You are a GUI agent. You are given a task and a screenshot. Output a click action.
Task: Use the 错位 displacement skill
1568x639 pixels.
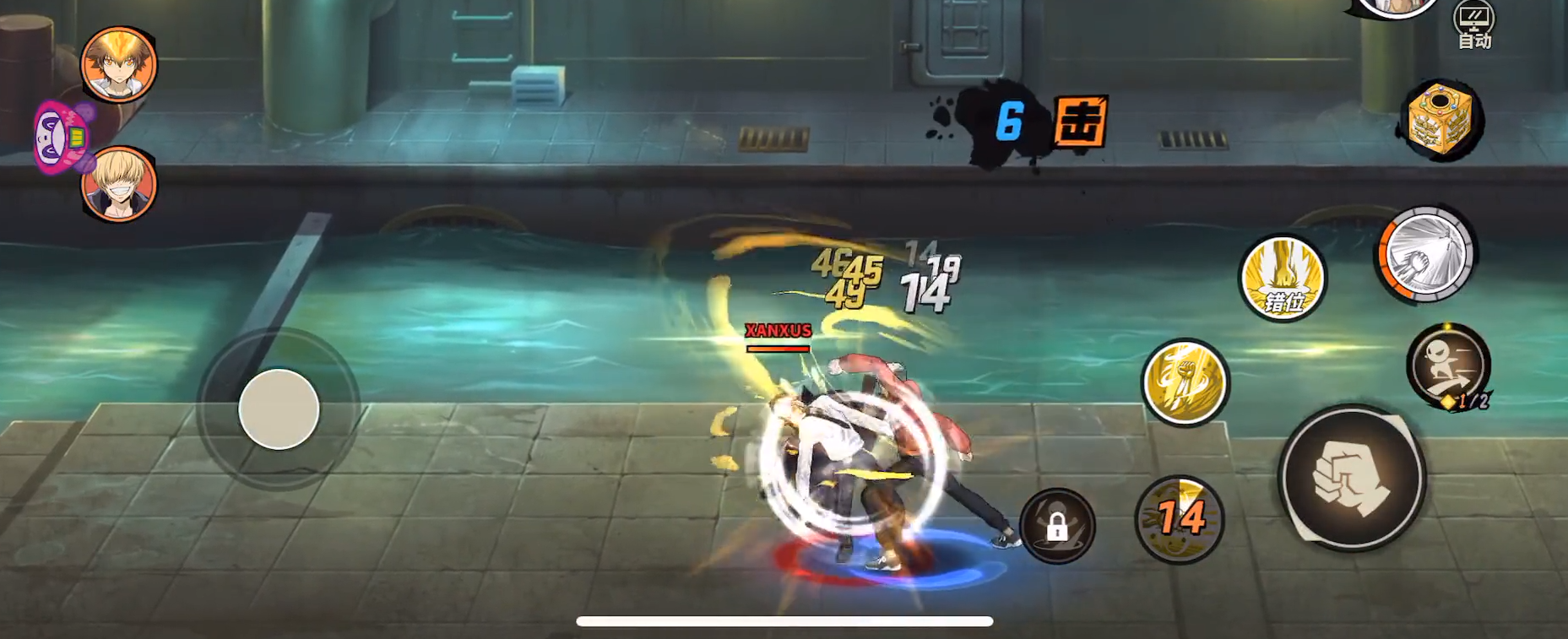tap(1283, 279)
